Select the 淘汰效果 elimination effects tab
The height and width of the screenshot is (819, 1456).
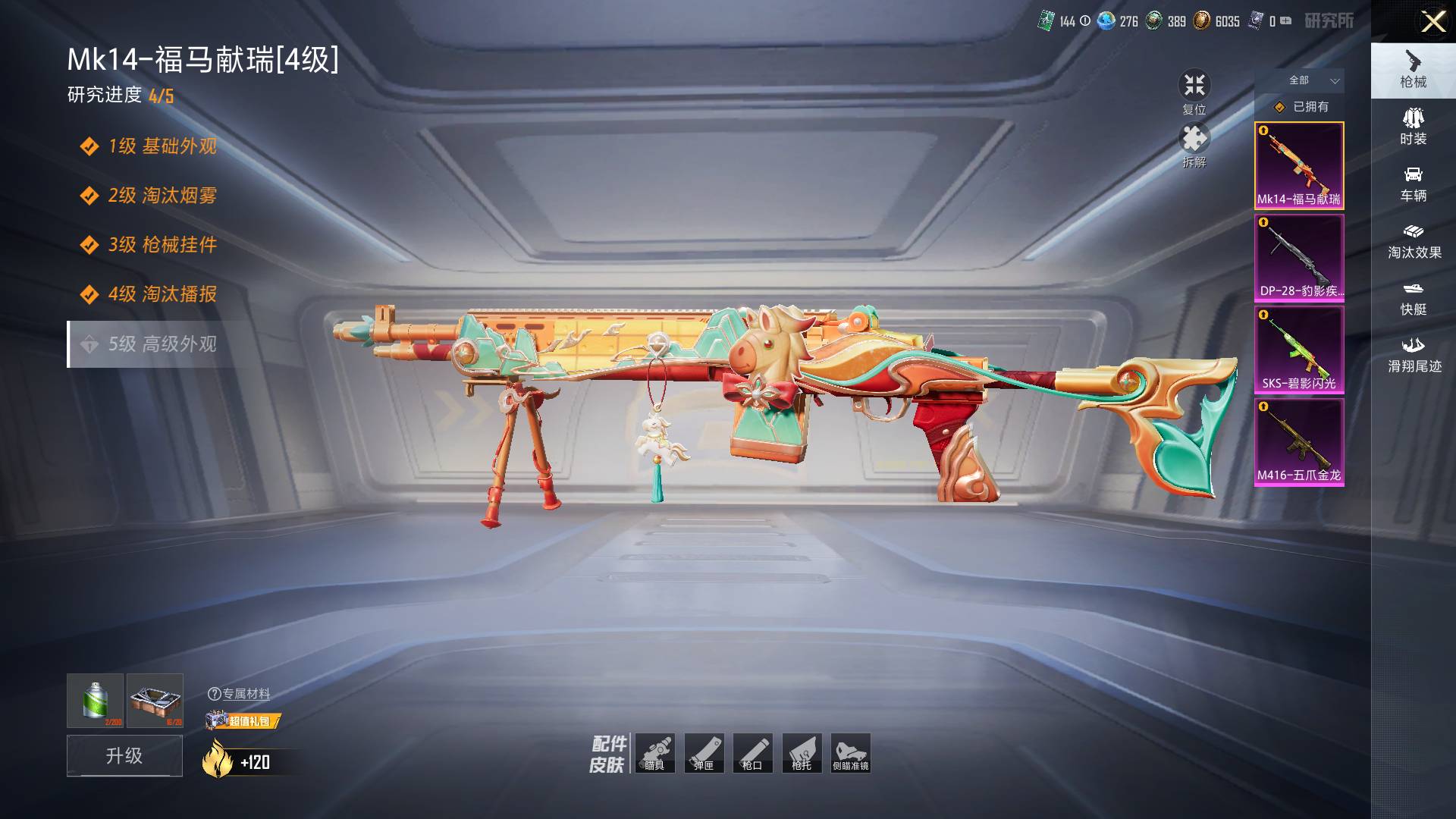pos(1413,241)
